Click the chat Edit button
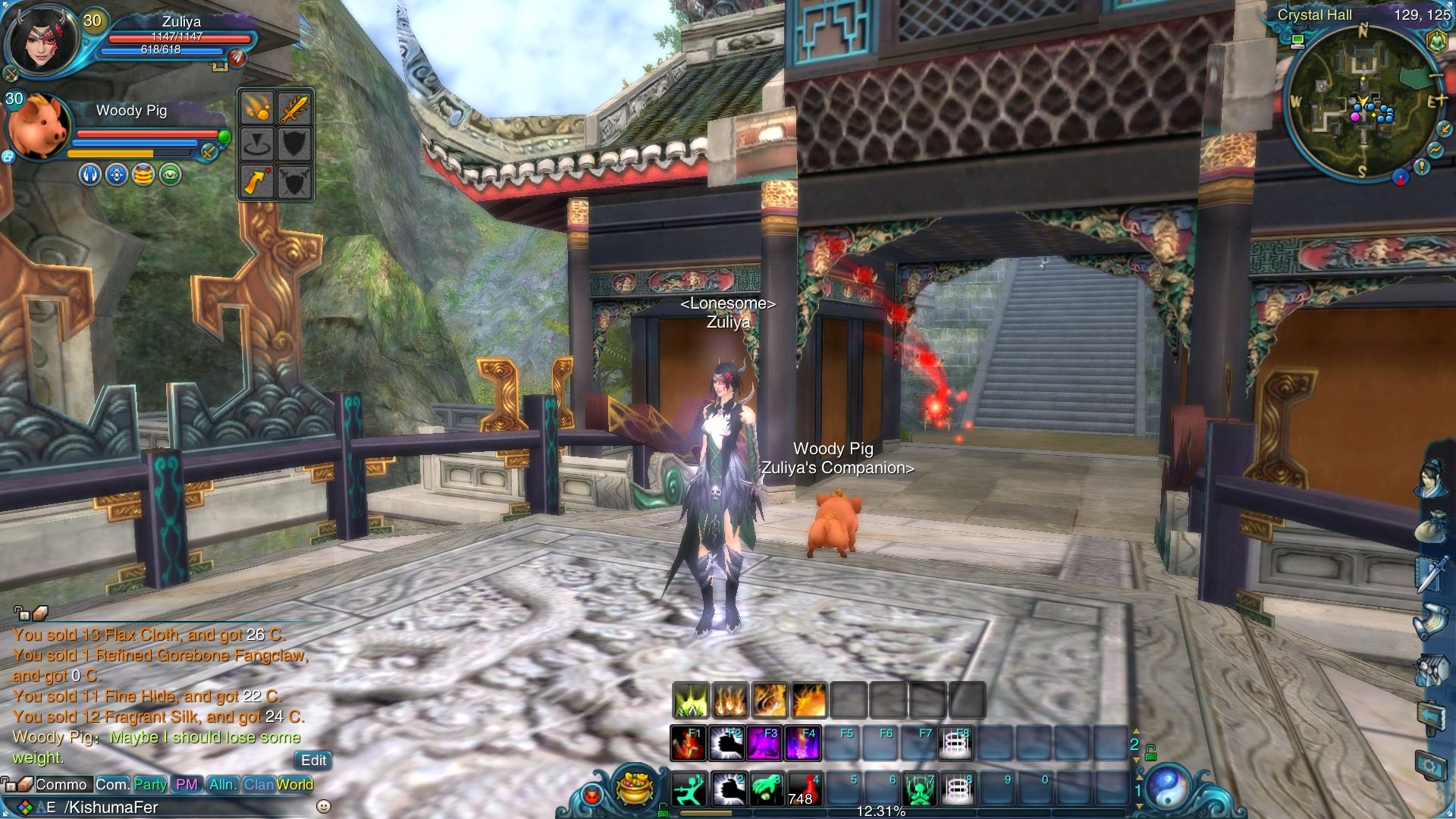 (x=313, y=761)
